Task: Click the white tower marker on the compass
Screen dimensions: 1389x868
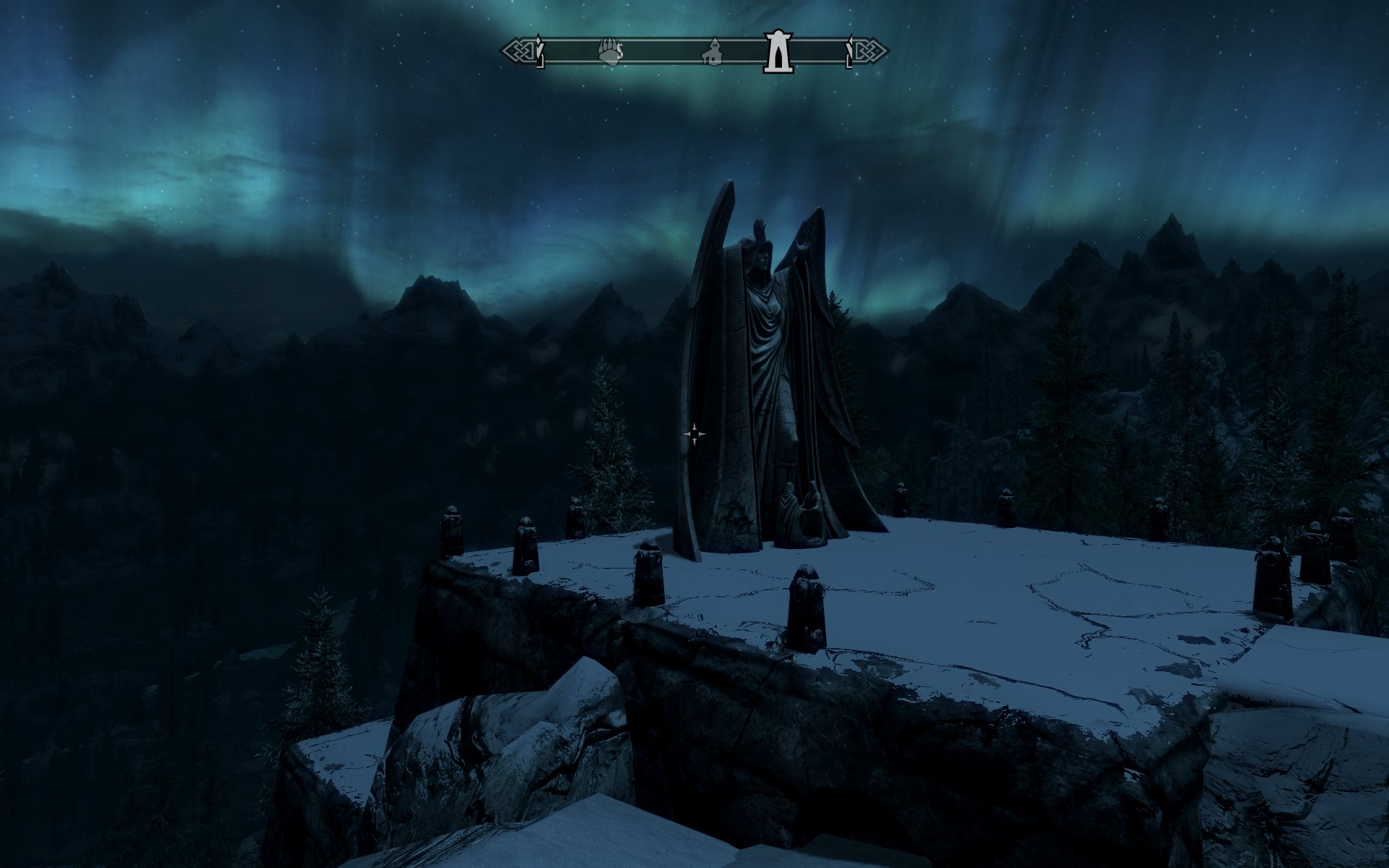Action: [x=778, y=51]
